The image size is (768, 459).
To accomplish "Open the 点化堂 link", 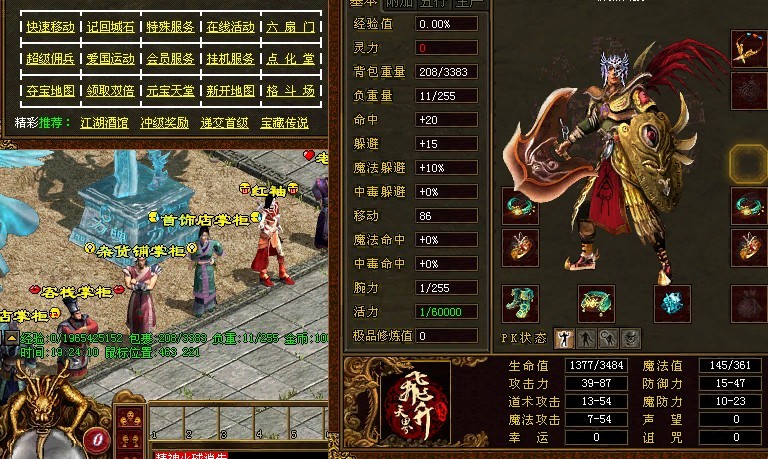I will click(x=290, y=59).
